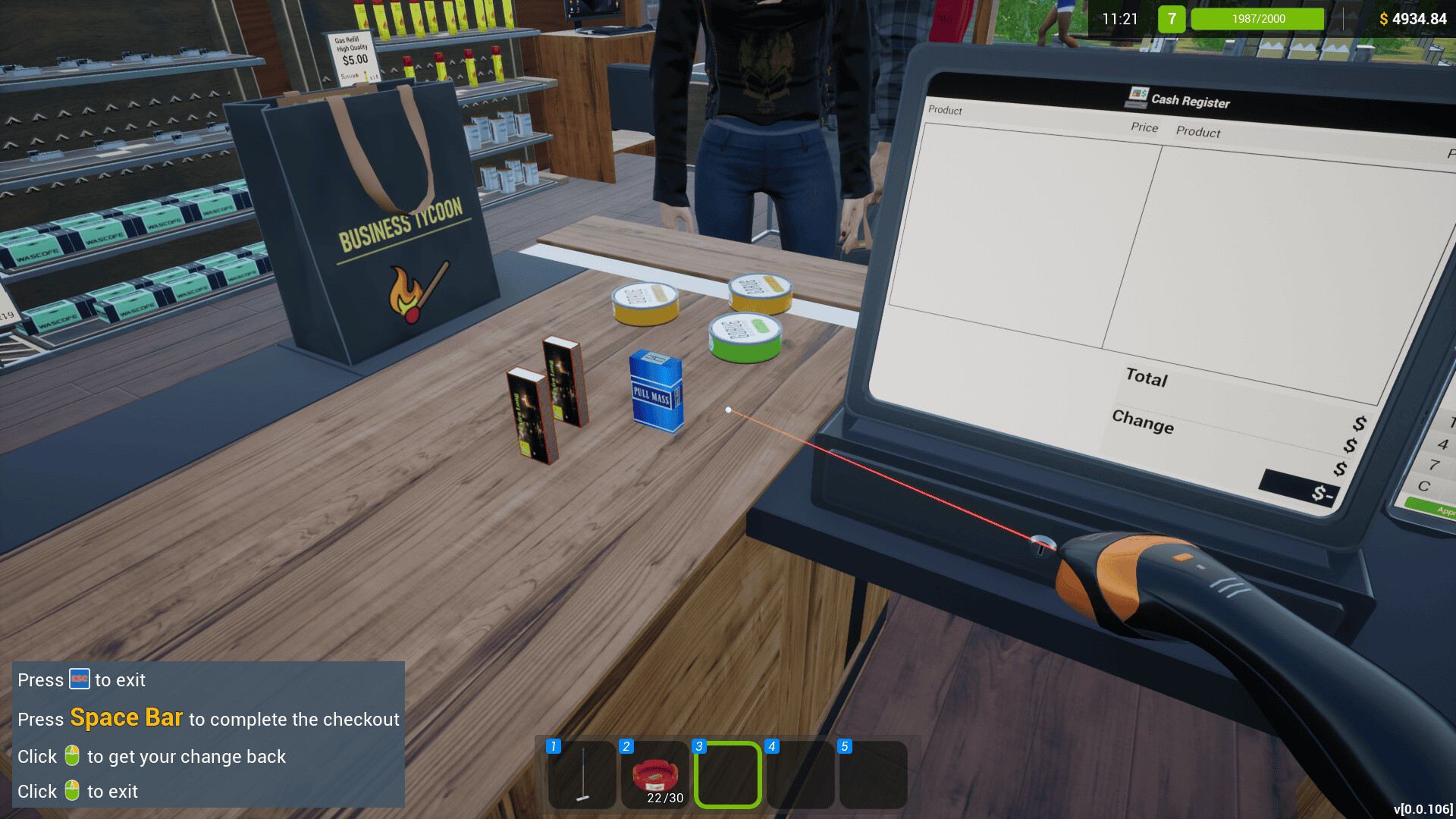Click the XP progress bar showing 1987/2000
Viewport: 1456px width, 819px height.
tap(1257, 18)
